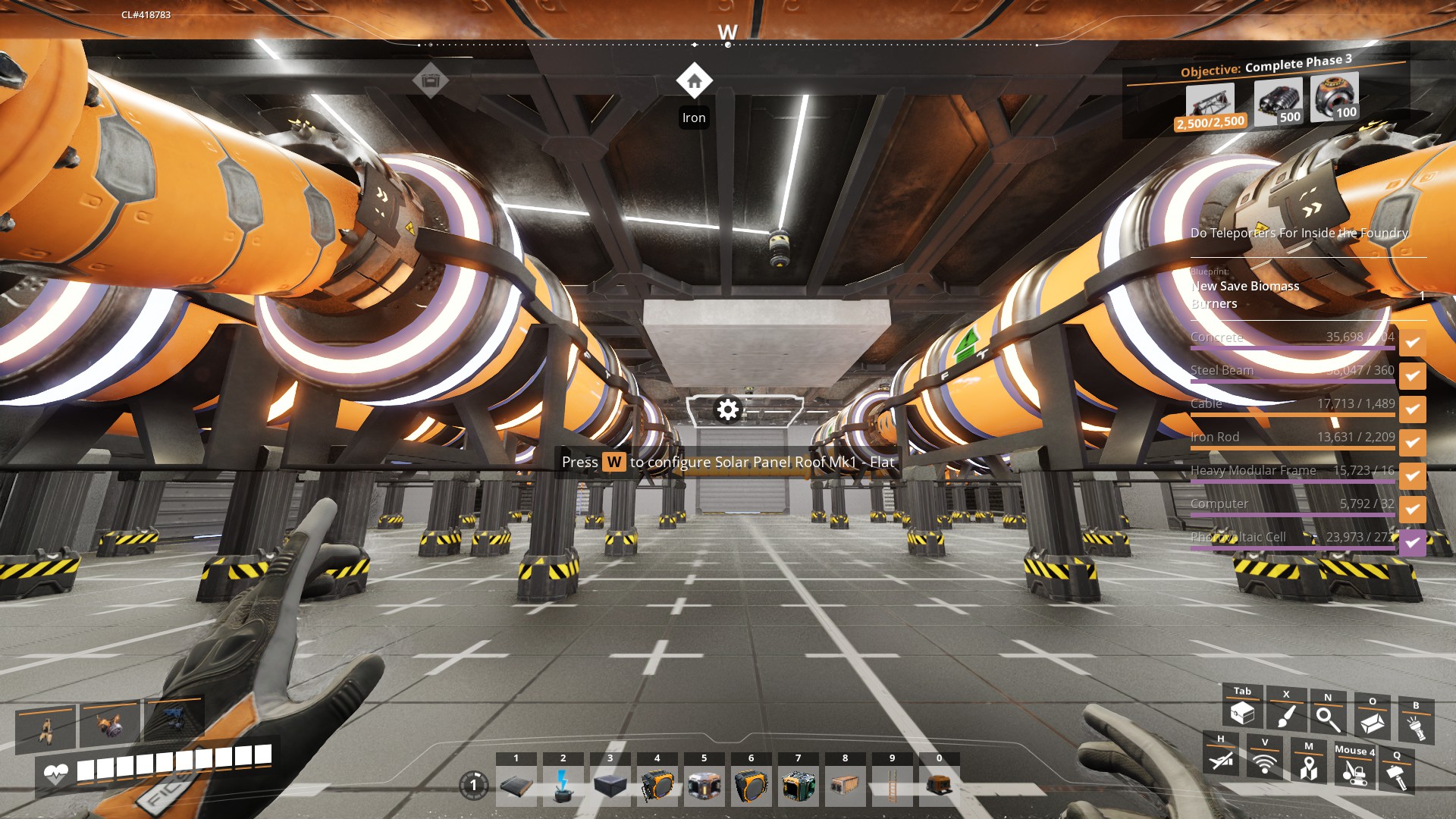Choose the lightning bolt power pole slot
Viewport: 1456px width, 819px height.
pyautogui.click(x=563, y=786)
